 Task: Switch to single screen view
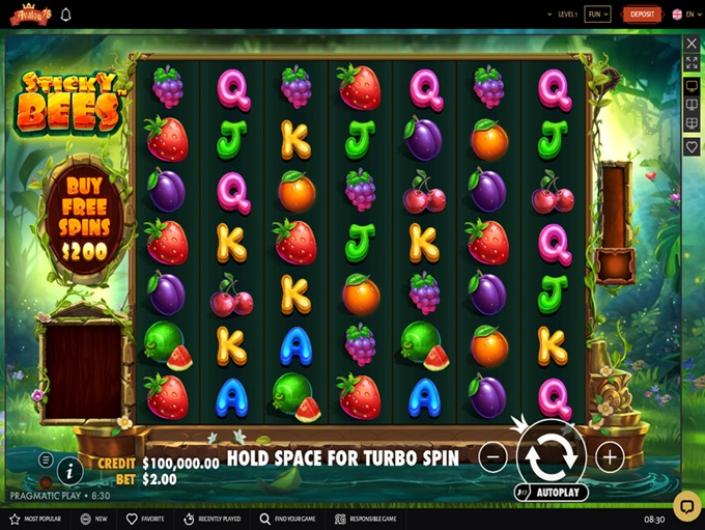(x=691, y=86)
